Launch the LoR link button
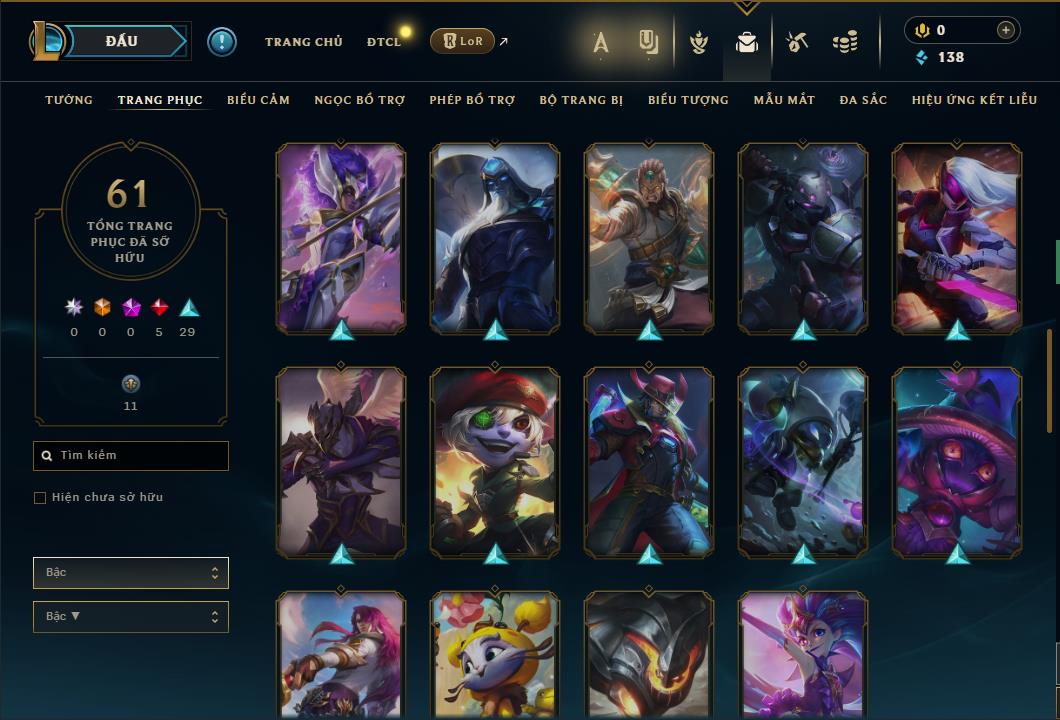Screen dimensions: 1060x720 [x=462, y=41]
